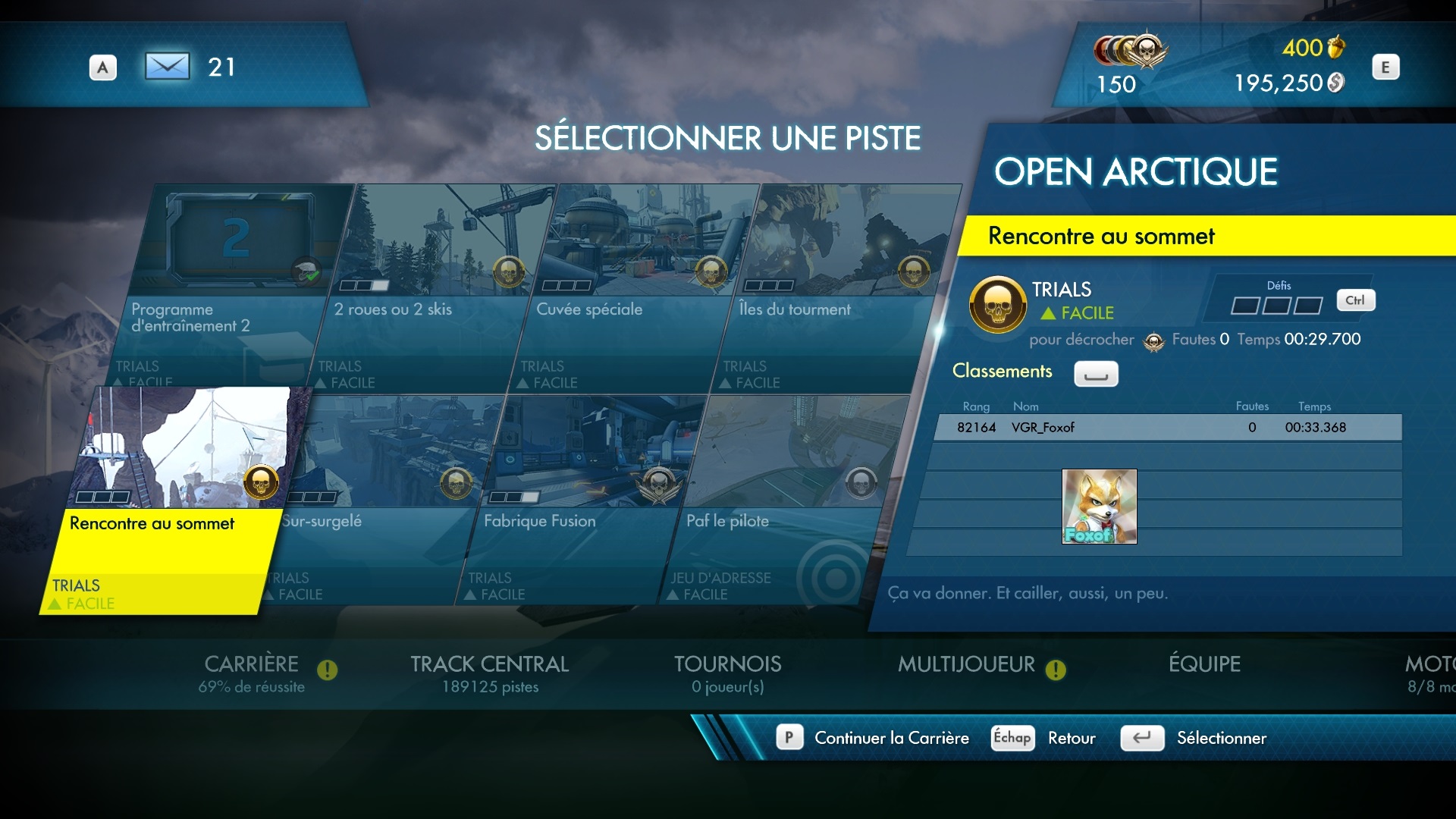
Task: Open the mailbox envelope icon
Action: [x=167, y=67]
